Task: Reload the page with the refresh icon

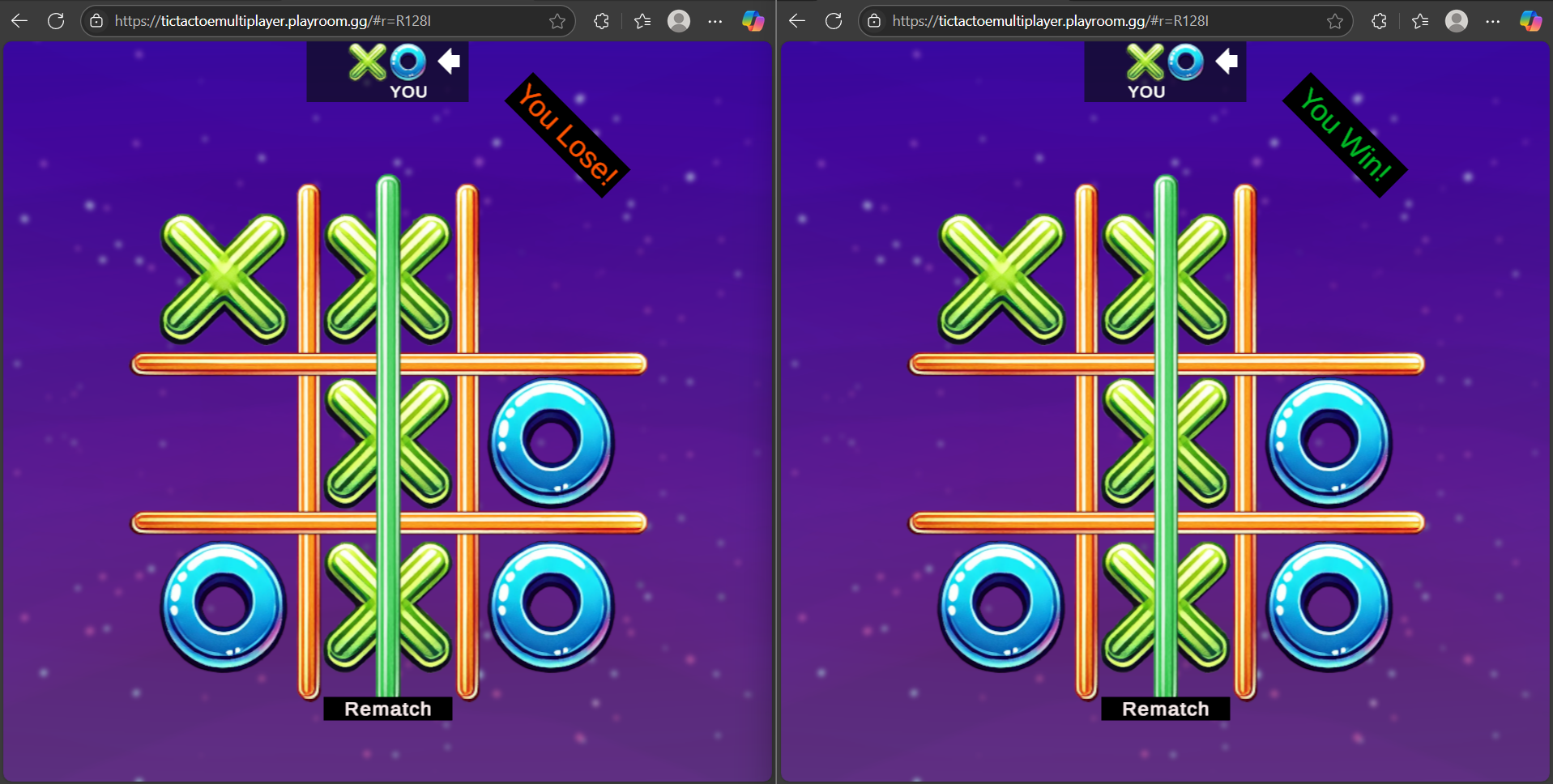Action: point(56,21)
